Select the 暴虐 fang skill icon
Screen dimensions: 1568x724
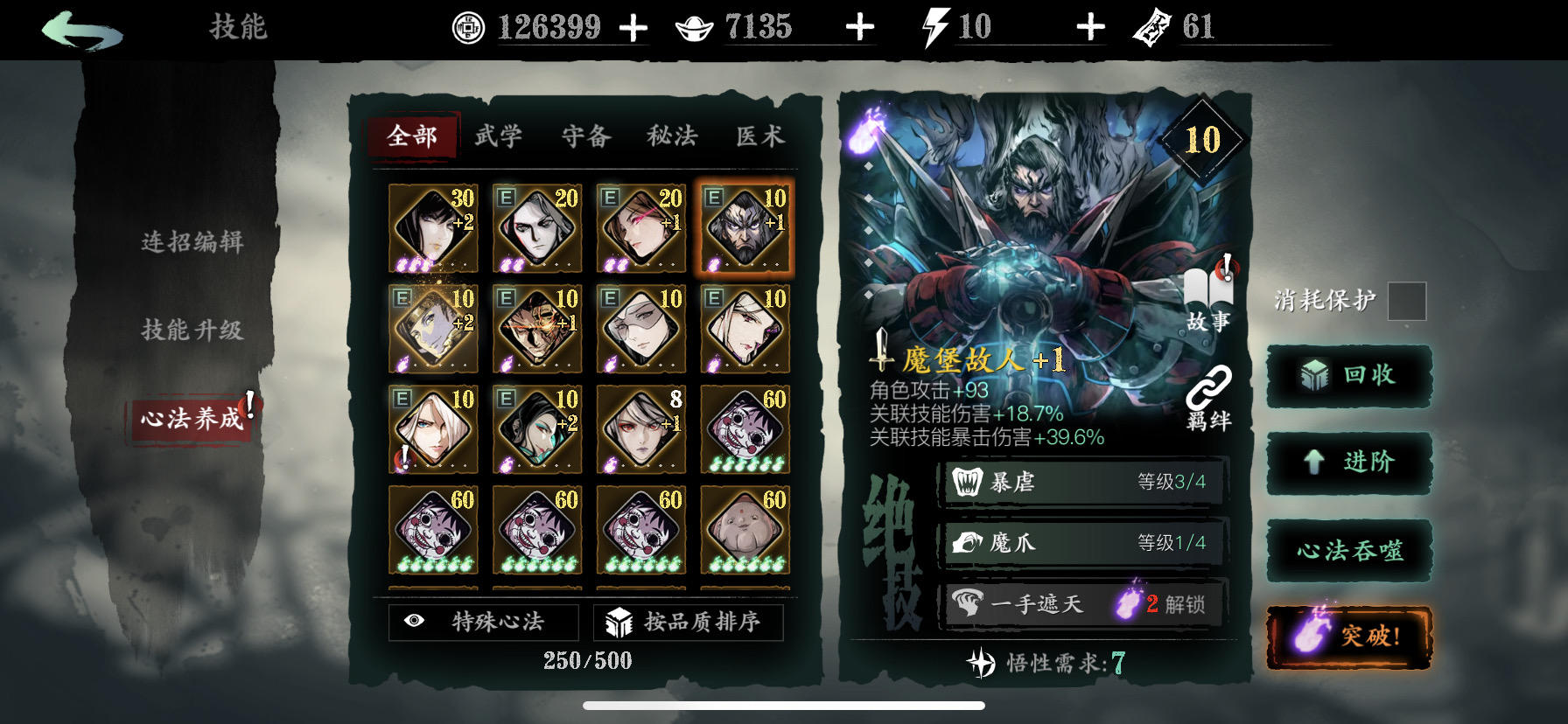pyautogui.click(x=965, y=482)
